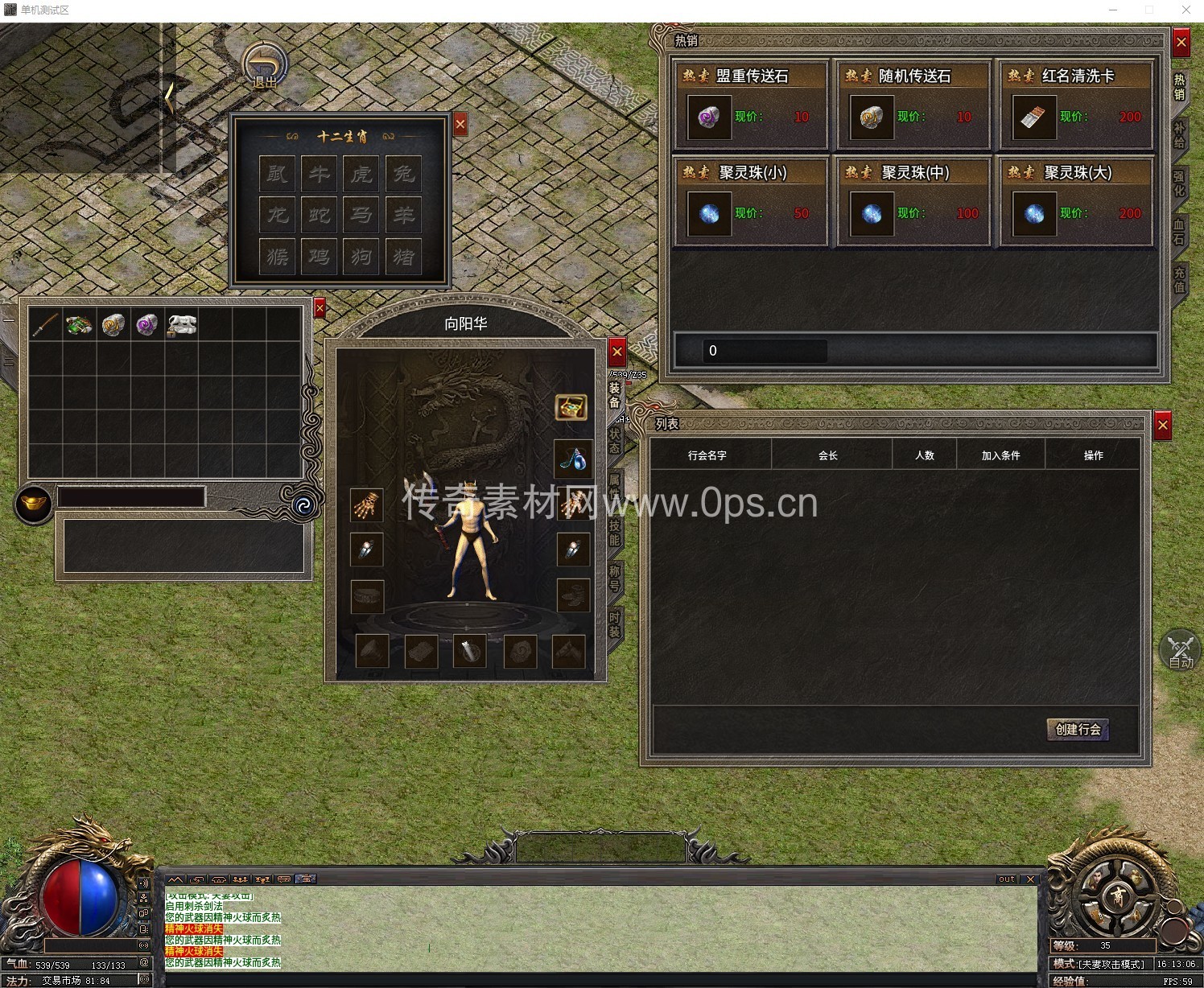Close the game window
This screenshot has width=1204, height=988.
tap(1185, 10)
